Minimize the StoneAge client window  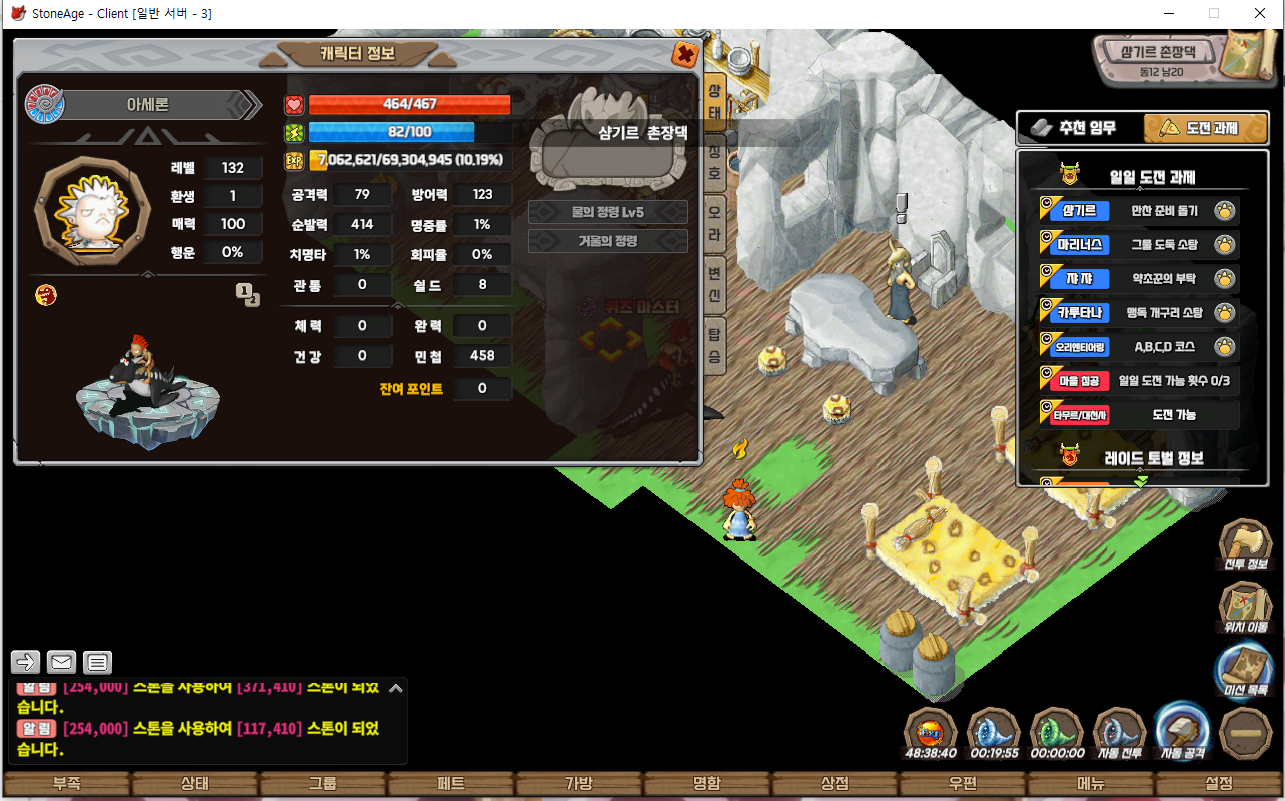click(x=1168, y=14)
